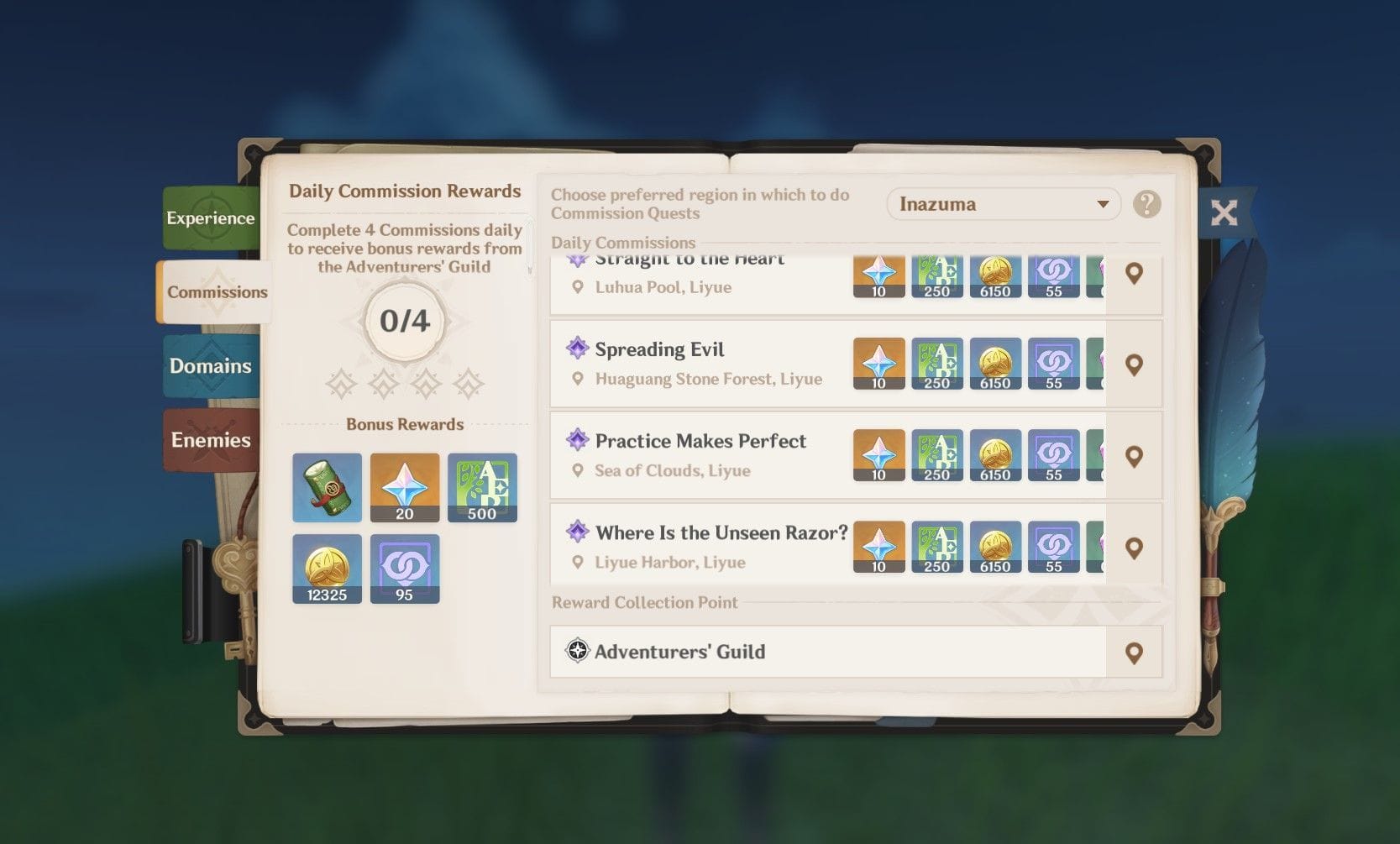Switch to the Experience tab
Screen dimensions: 1400x844
(x=211, y=218)
